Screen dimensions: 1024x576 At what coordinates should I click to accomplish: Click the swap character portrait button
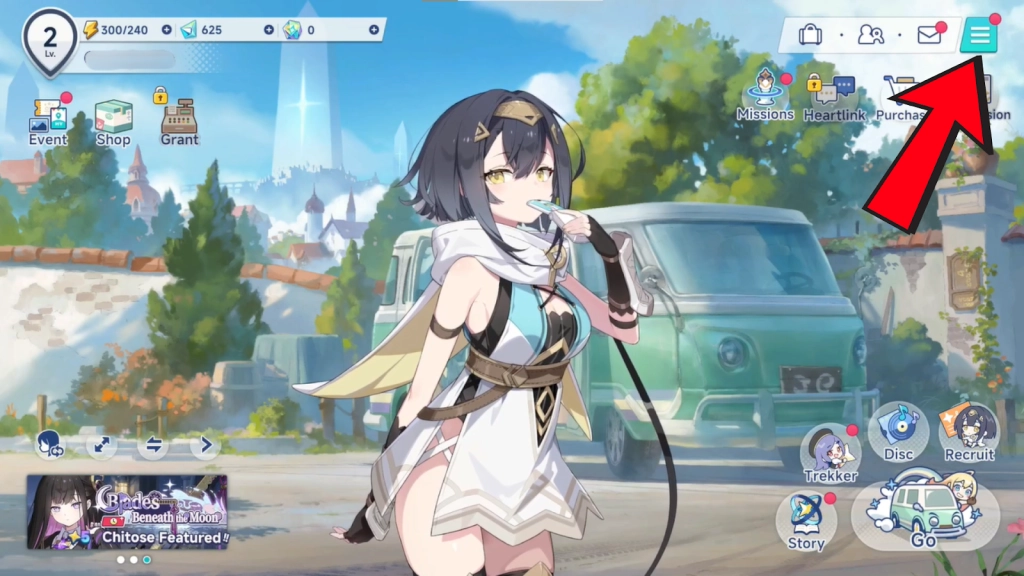click(49, 445)
